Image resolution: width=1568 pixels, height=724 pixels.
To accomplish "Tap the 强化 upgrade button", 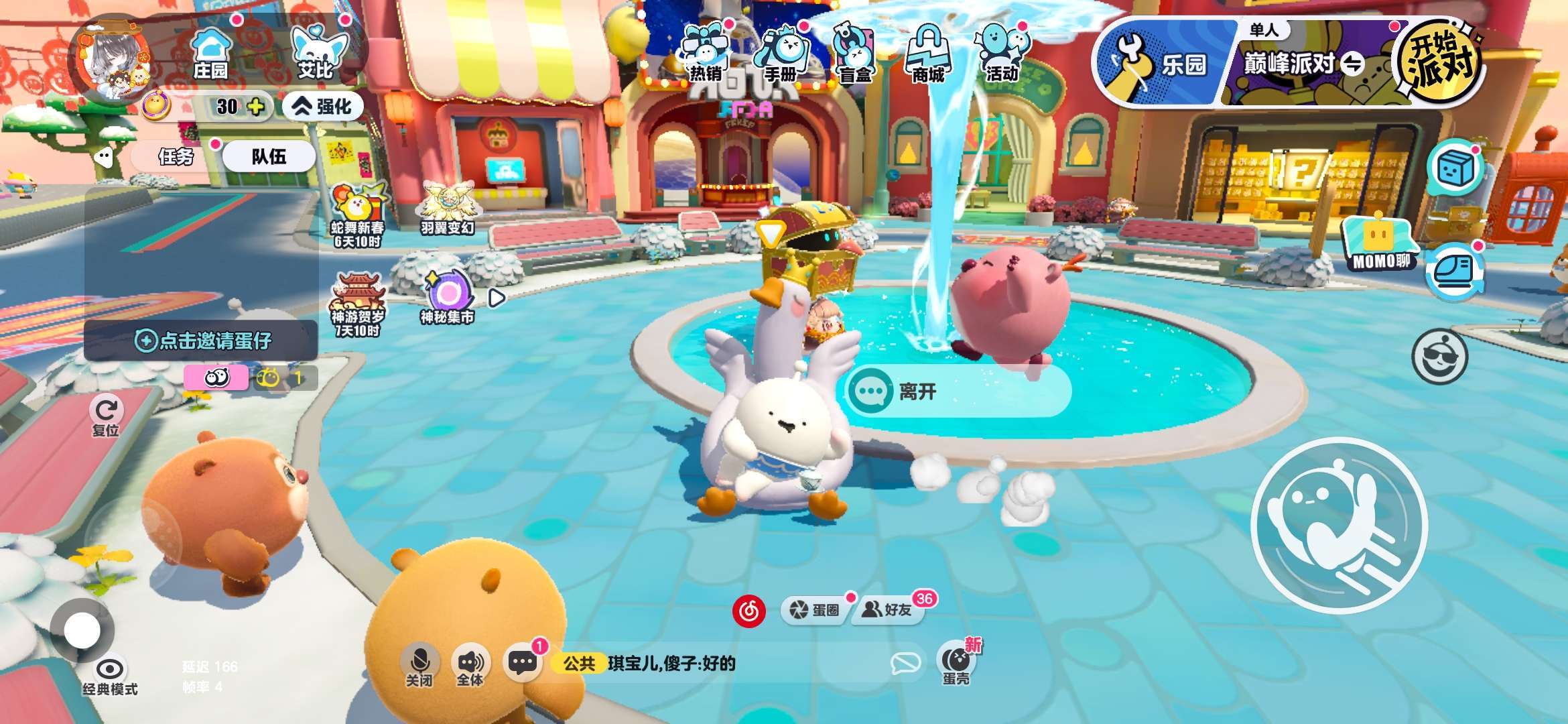I will (323, 106).
